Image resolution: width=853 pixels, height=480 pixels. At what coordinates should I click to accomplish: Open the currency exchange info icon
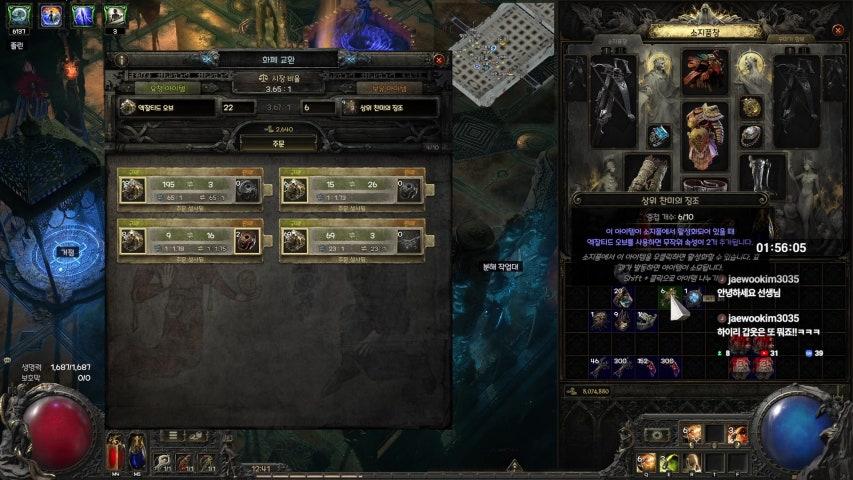tap(121, 60)
